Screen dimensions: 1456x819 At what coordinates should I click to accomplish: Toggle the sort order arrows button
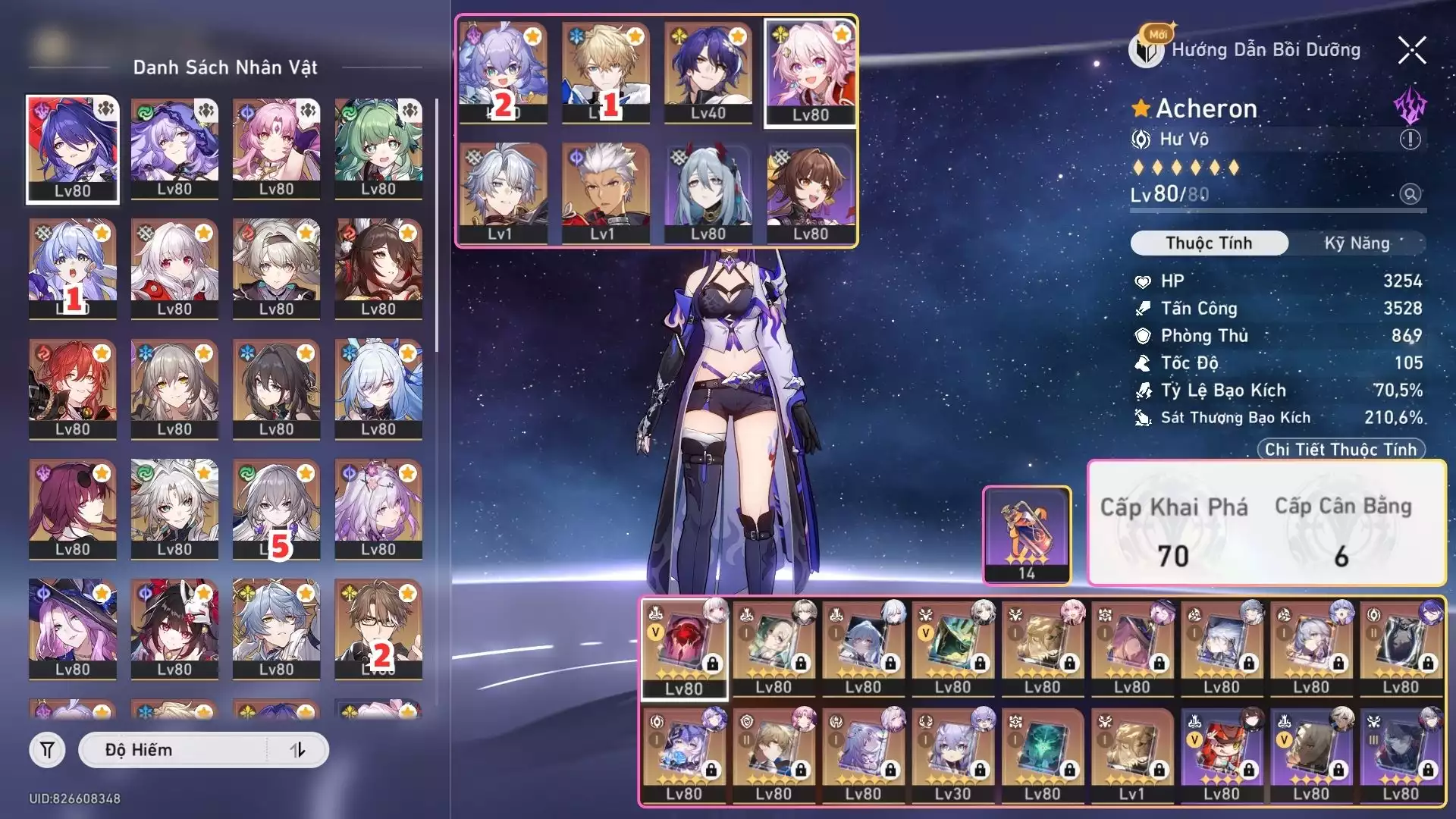click(297, 750)
